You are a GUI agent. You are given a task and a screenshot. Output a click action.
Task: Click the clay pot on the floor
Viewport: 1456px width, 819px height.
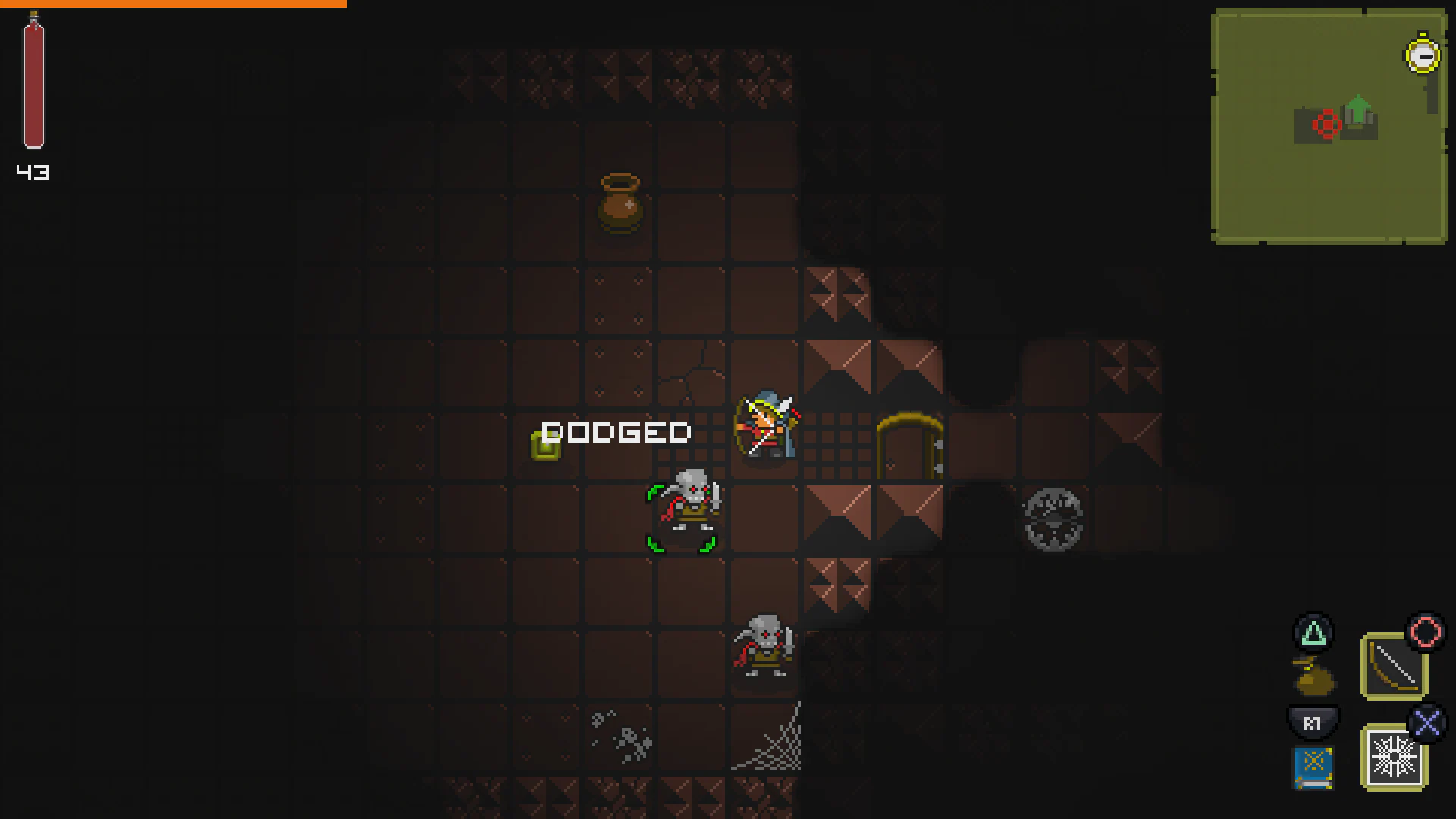[x=619, y=205]
